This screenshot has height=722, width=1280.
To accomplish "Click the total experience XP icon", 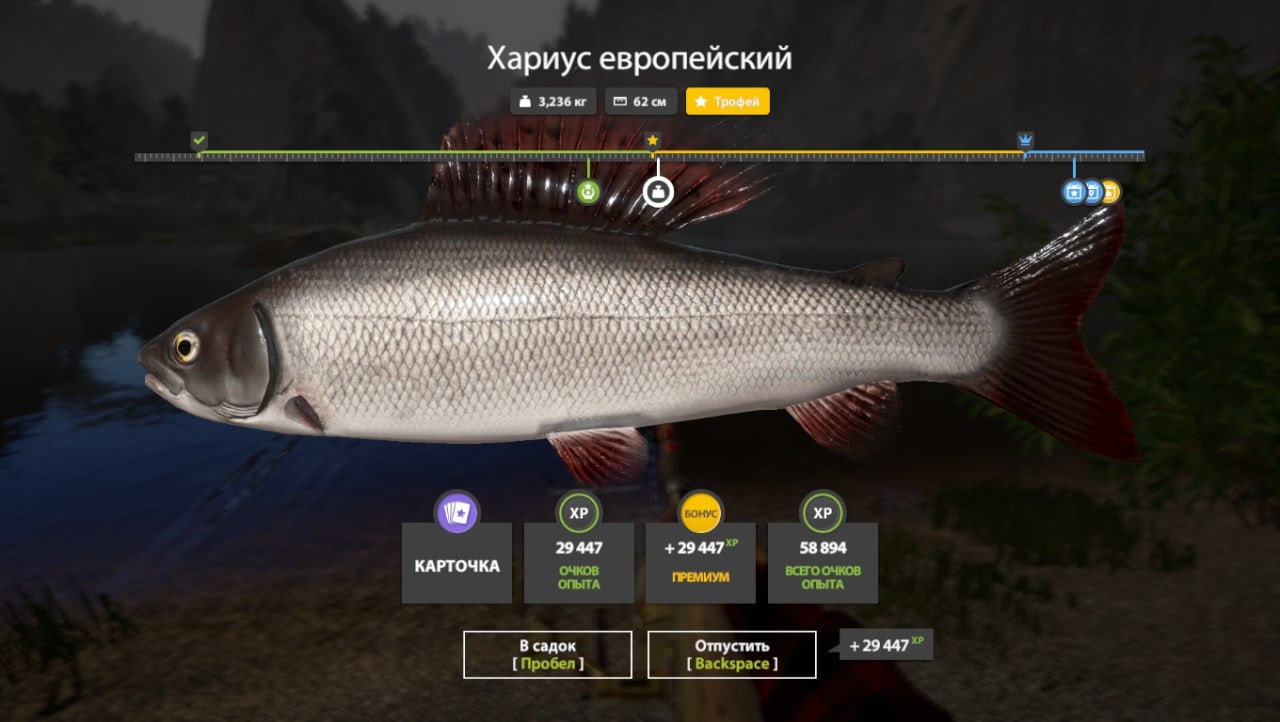I will pyautogui.click(x=822, y=511).
